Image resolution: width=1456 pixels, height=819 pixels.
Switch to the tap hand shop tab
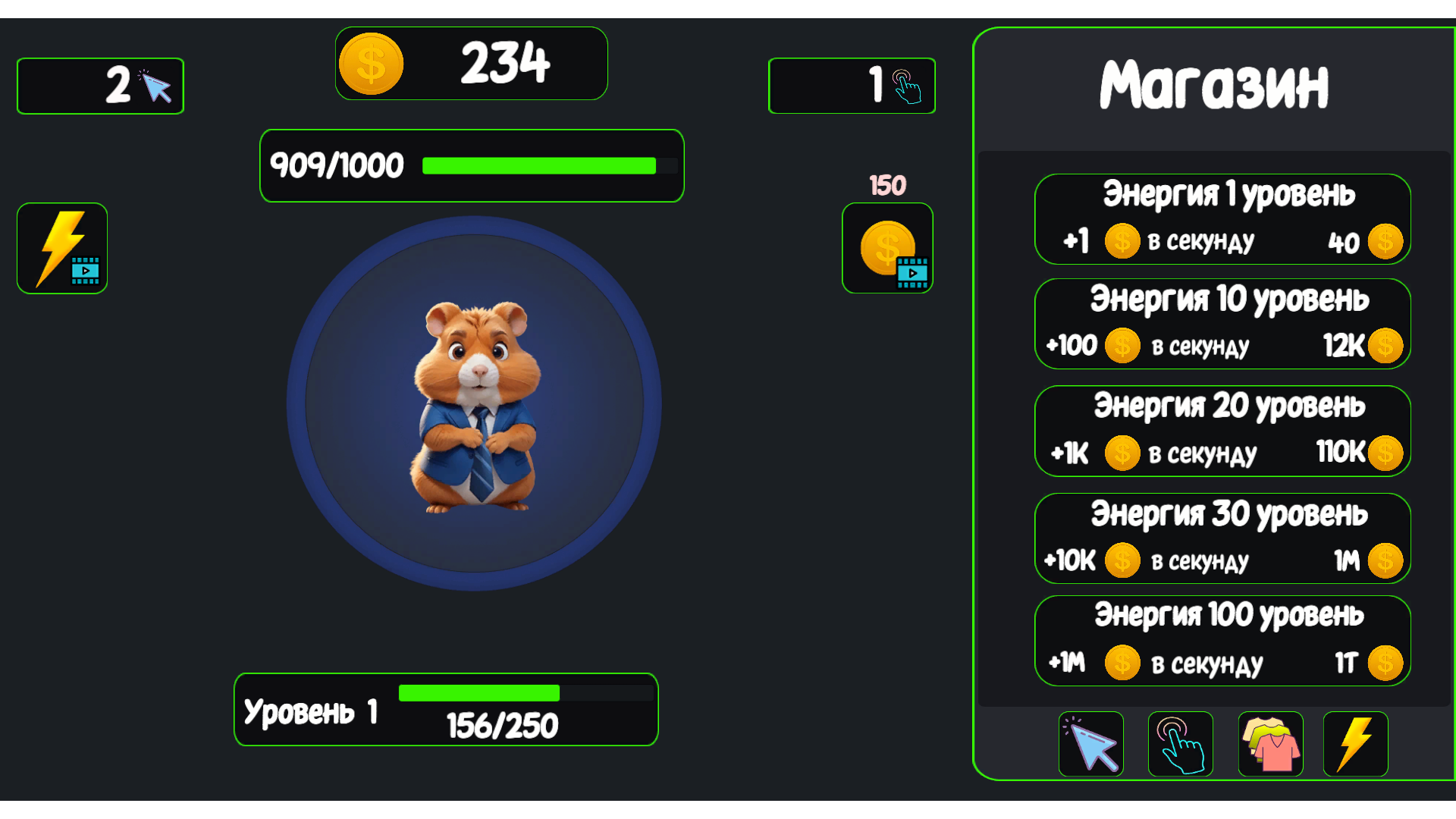pyautogui.click(x=1180, y=744)
